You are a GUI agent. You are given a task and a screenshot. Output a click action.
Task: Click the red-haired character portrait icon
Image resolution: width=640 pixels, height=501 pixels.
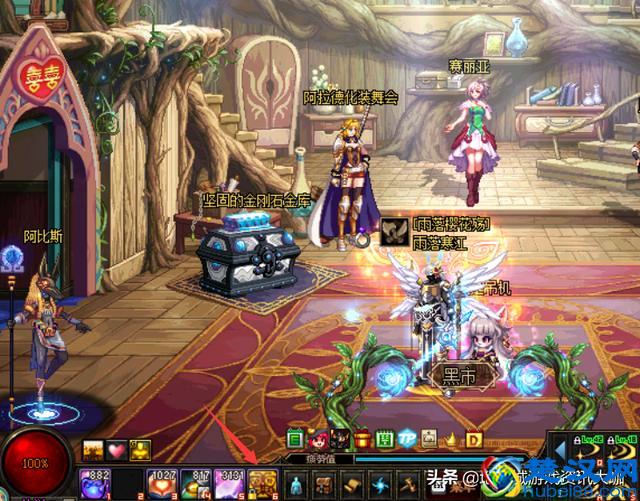[317, 439]
